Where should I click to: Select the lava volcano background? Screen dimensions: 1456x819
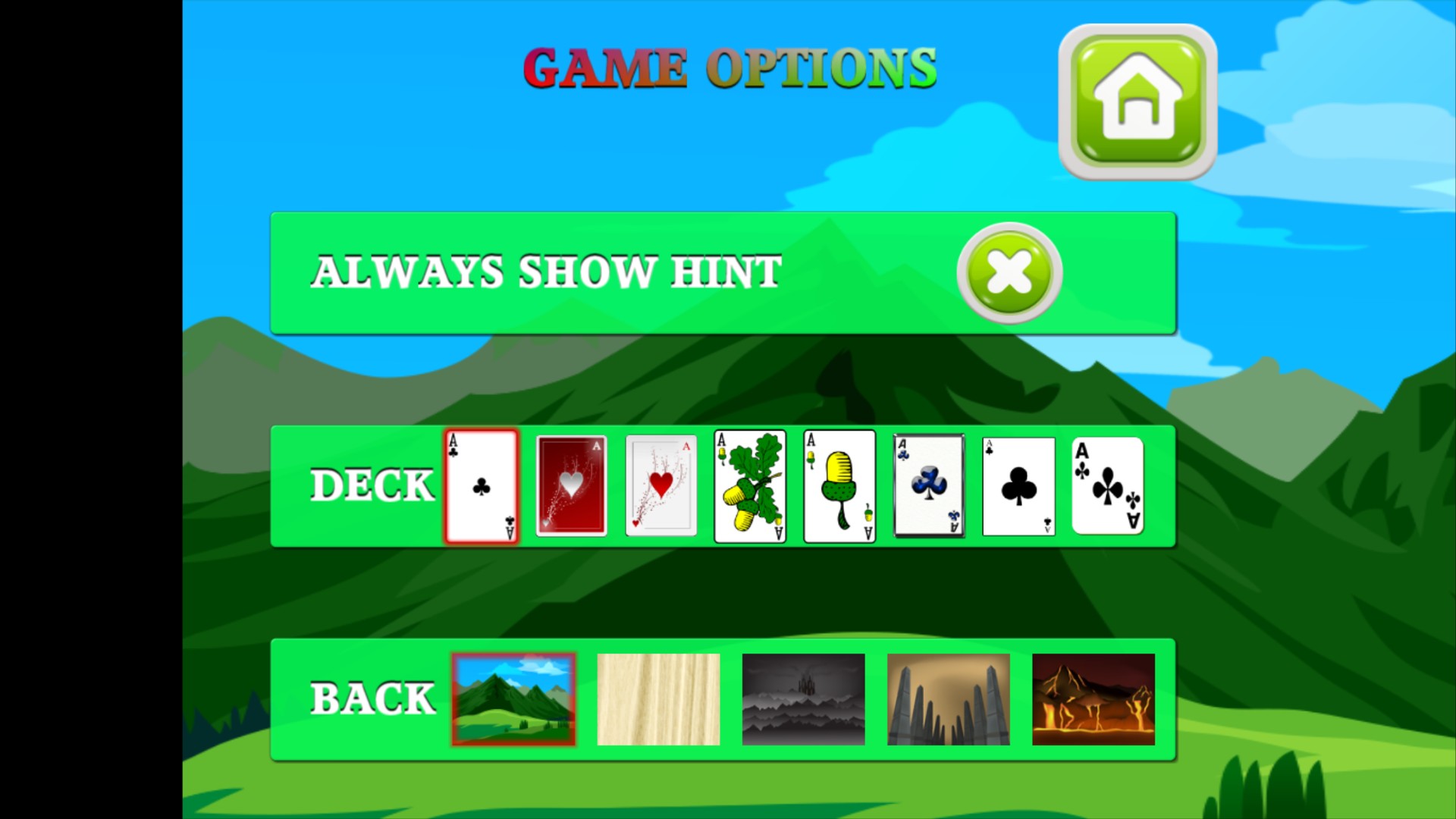click(x=1093, y=698)
